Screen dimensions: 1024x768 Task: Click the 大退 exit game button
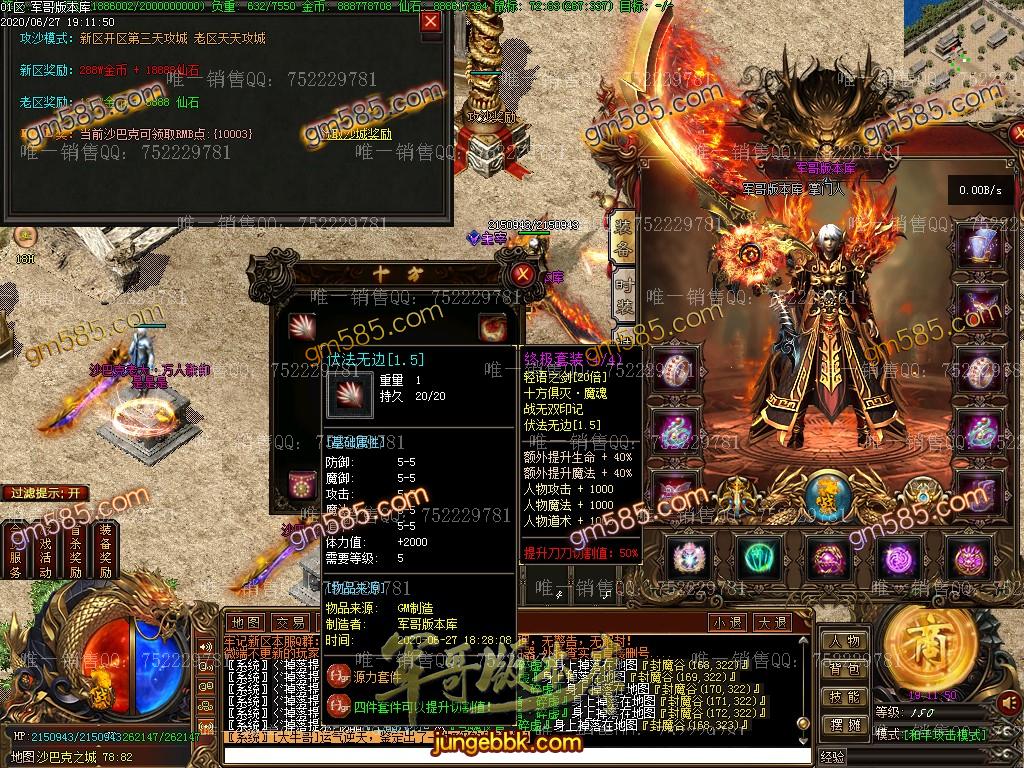[x=771, y=622]
